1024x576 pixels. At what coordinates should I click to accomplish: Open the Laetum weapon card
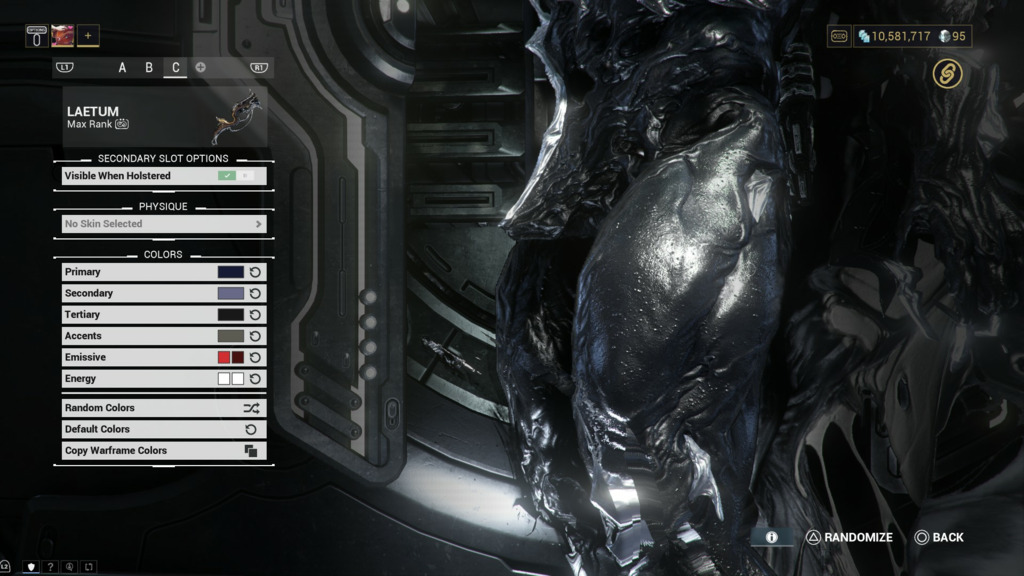click(x=163, y=117)
